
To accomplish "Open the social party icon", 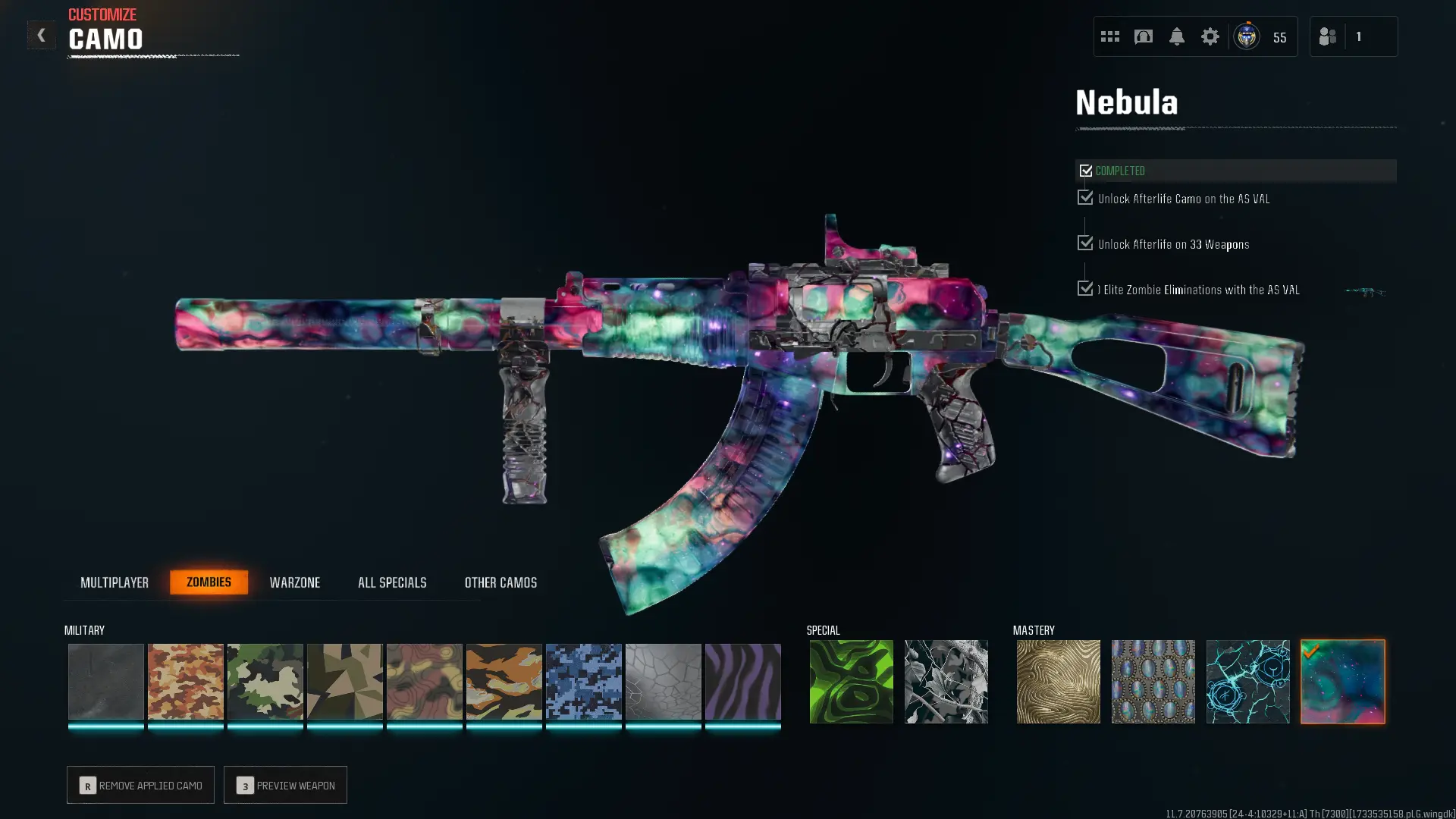I will pos(1328,36).
